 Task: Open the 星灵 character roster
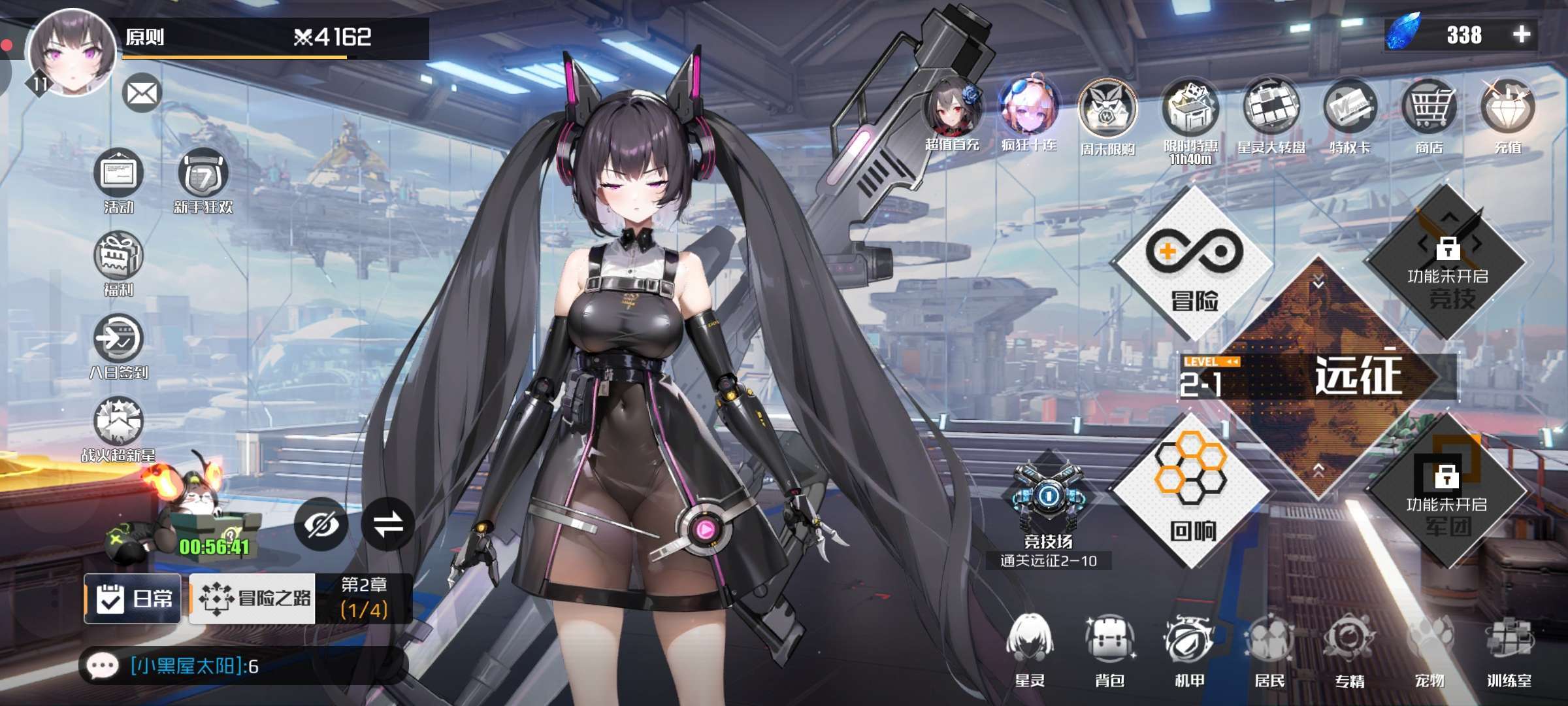(1030, 647)
